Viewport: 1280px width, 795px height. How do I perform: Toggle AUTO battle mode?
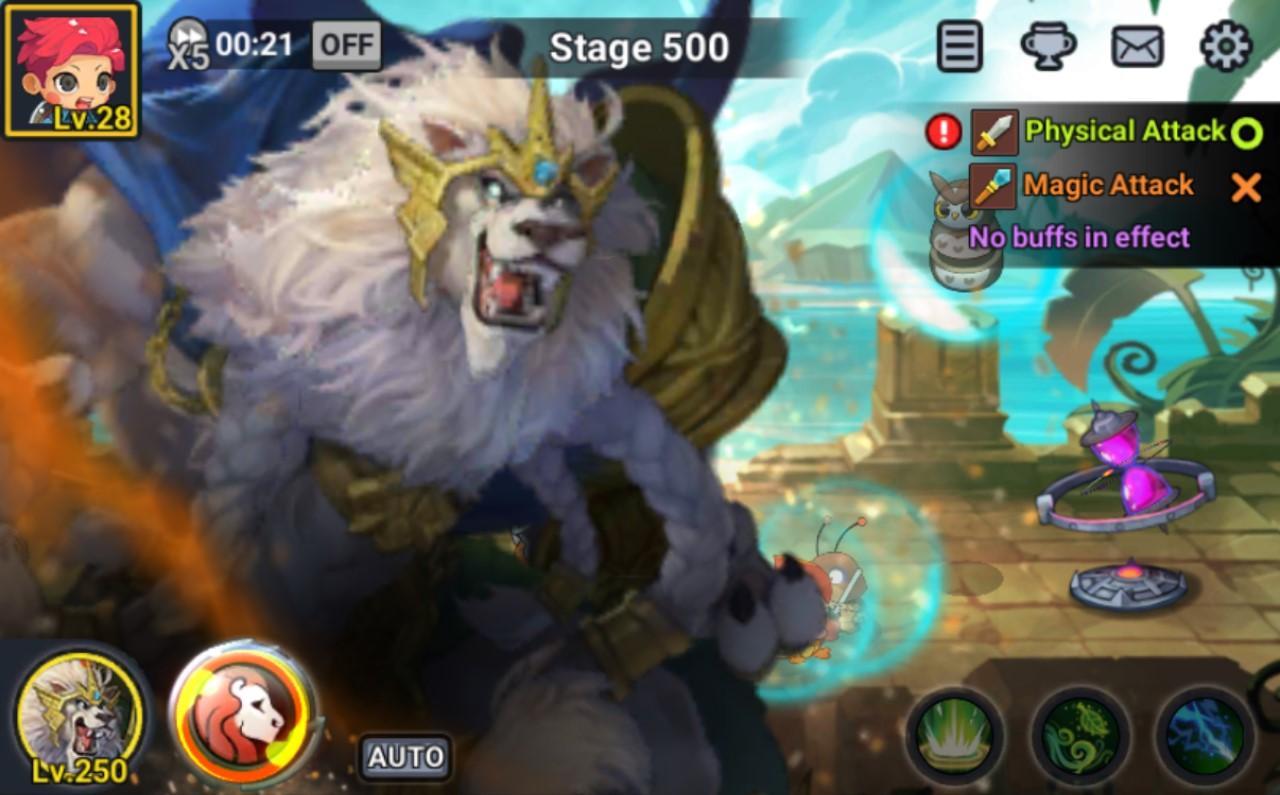pyautogui.click(x=404, y=757)
